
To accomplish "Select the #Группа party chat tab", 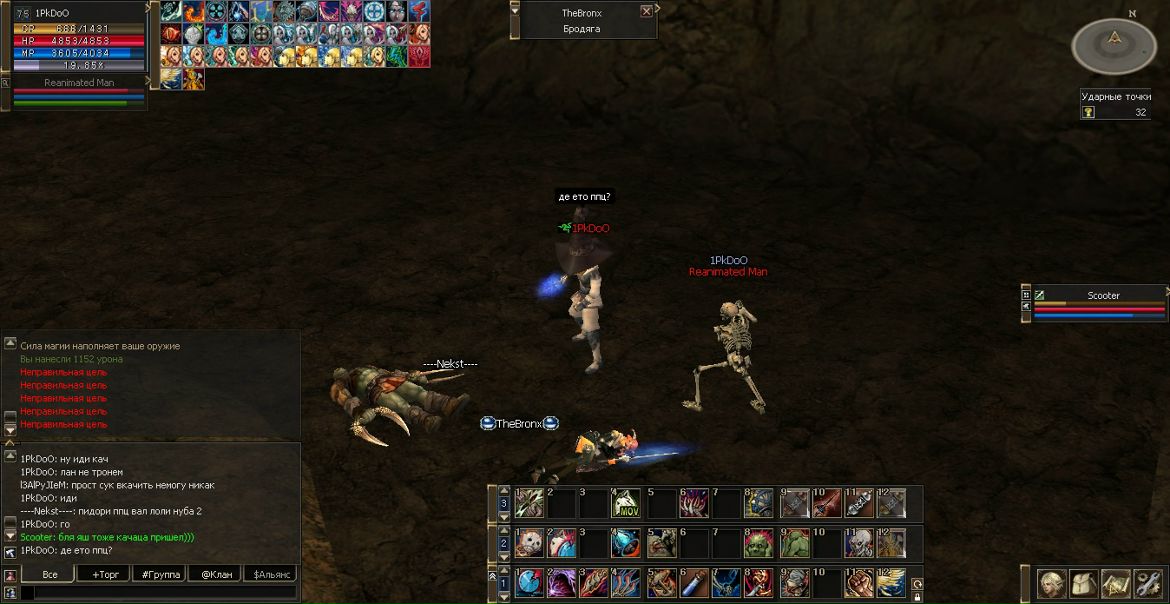I will click(161, 574).
